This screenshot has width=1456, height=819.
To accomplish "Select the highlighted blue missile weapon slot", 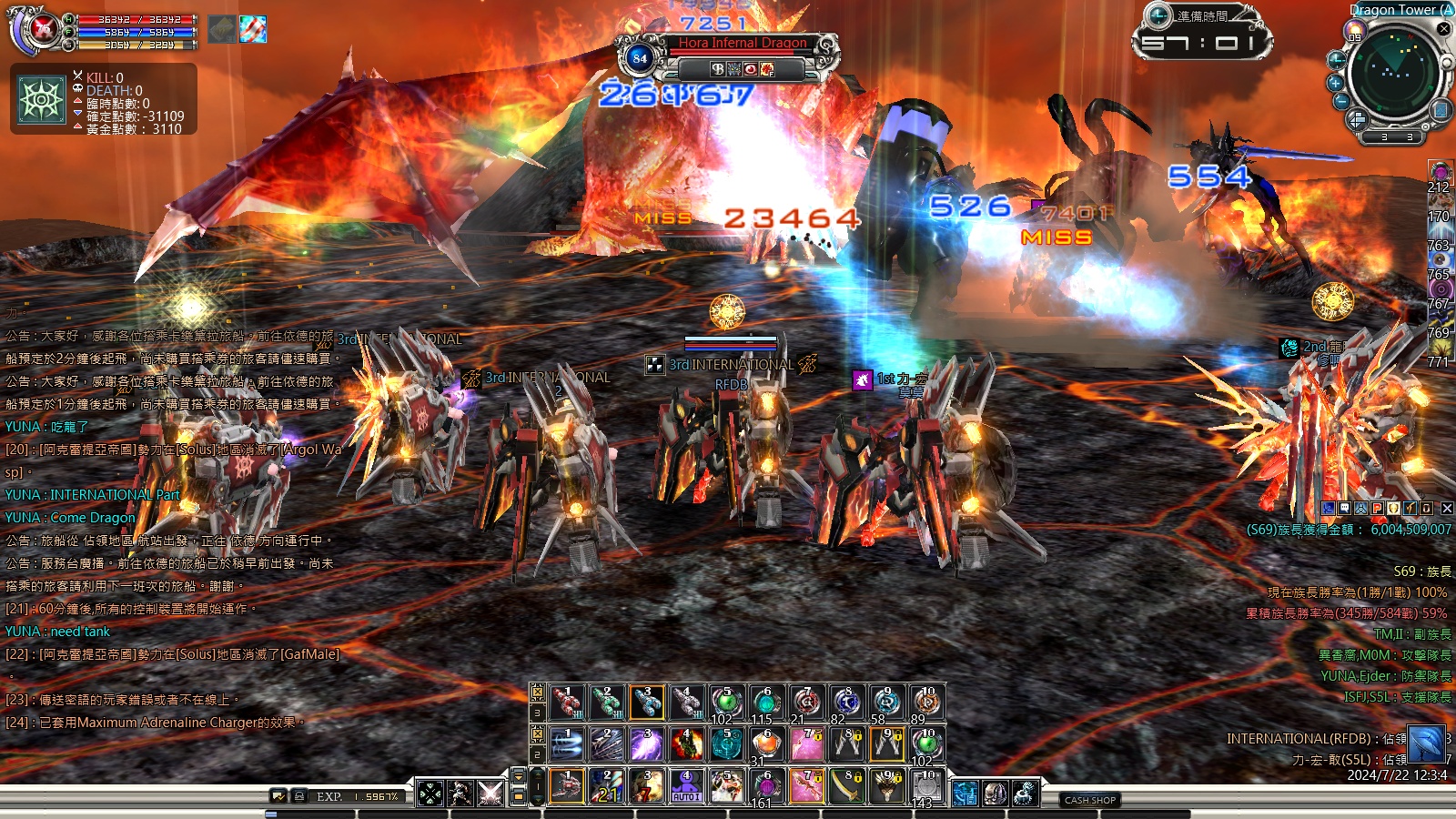I will tap(647, 703).
